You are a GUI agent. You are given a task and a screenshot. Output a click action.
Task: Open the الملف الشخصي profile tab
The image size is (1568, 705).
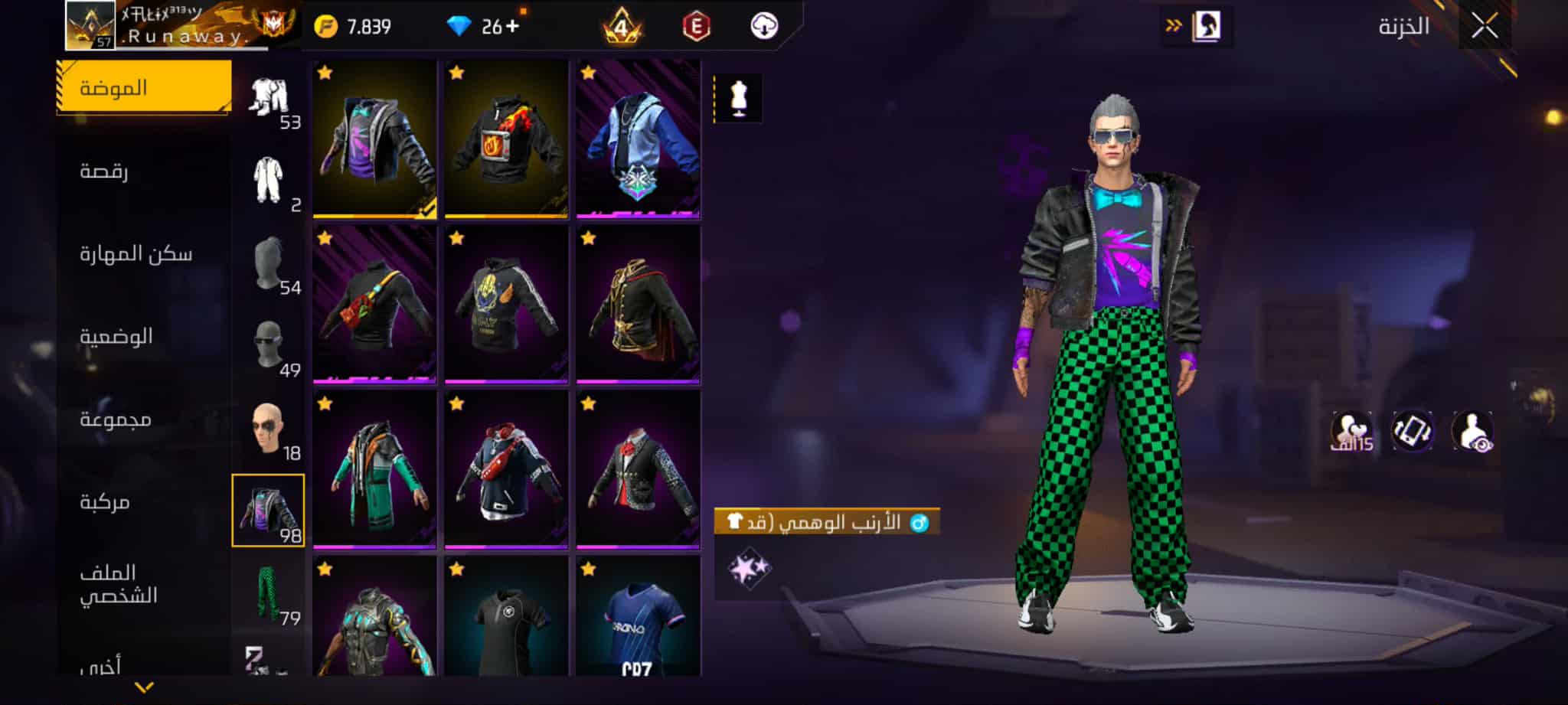click(119, 583)
